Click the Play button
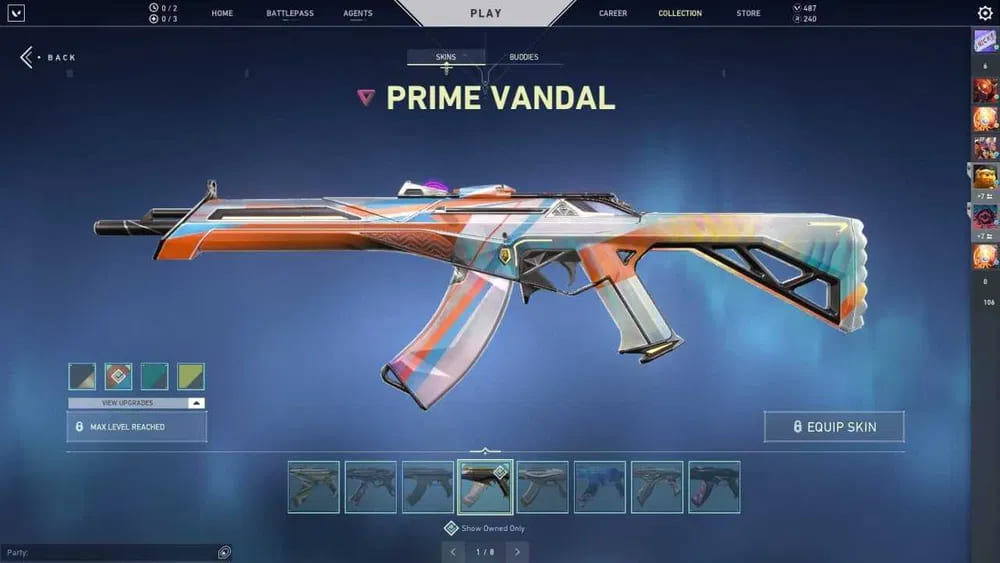 [x=486, y=13]
